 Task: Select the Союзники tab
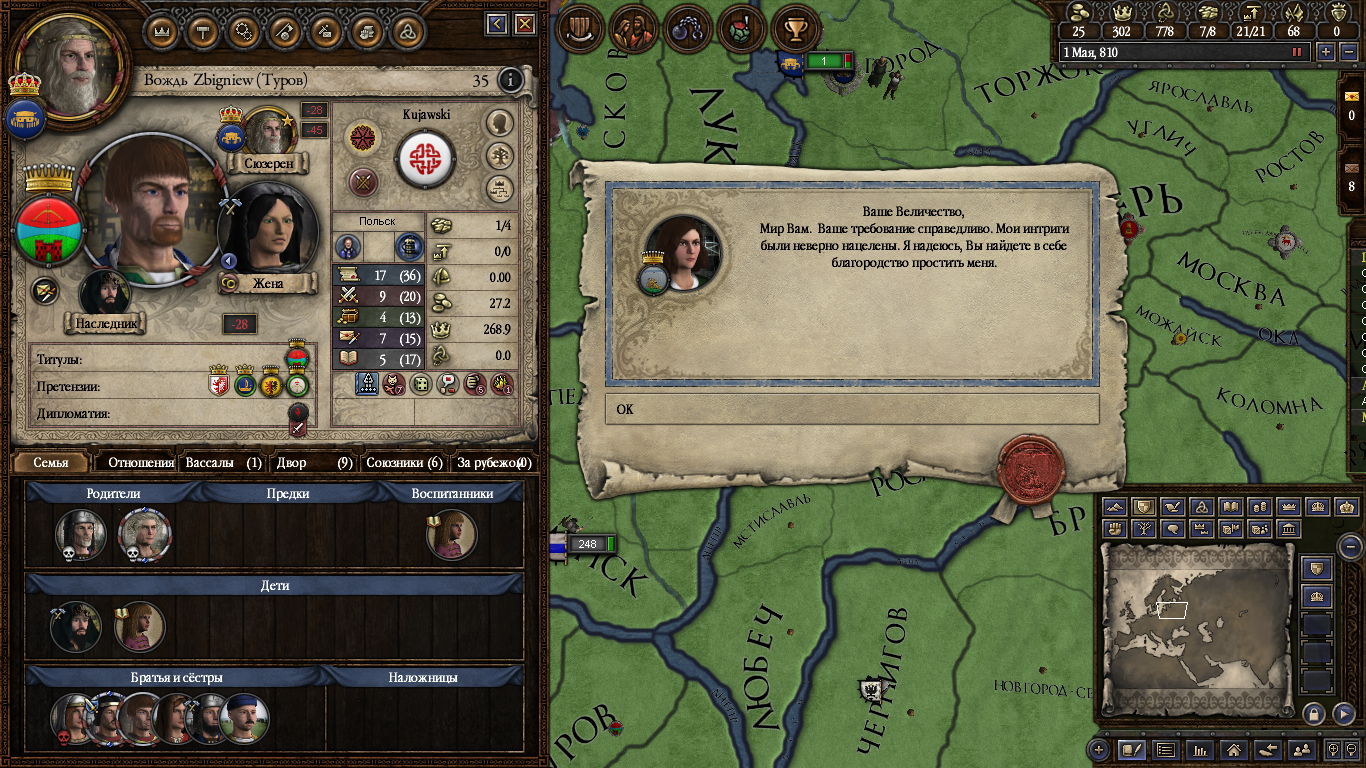[x=403, y=463]
